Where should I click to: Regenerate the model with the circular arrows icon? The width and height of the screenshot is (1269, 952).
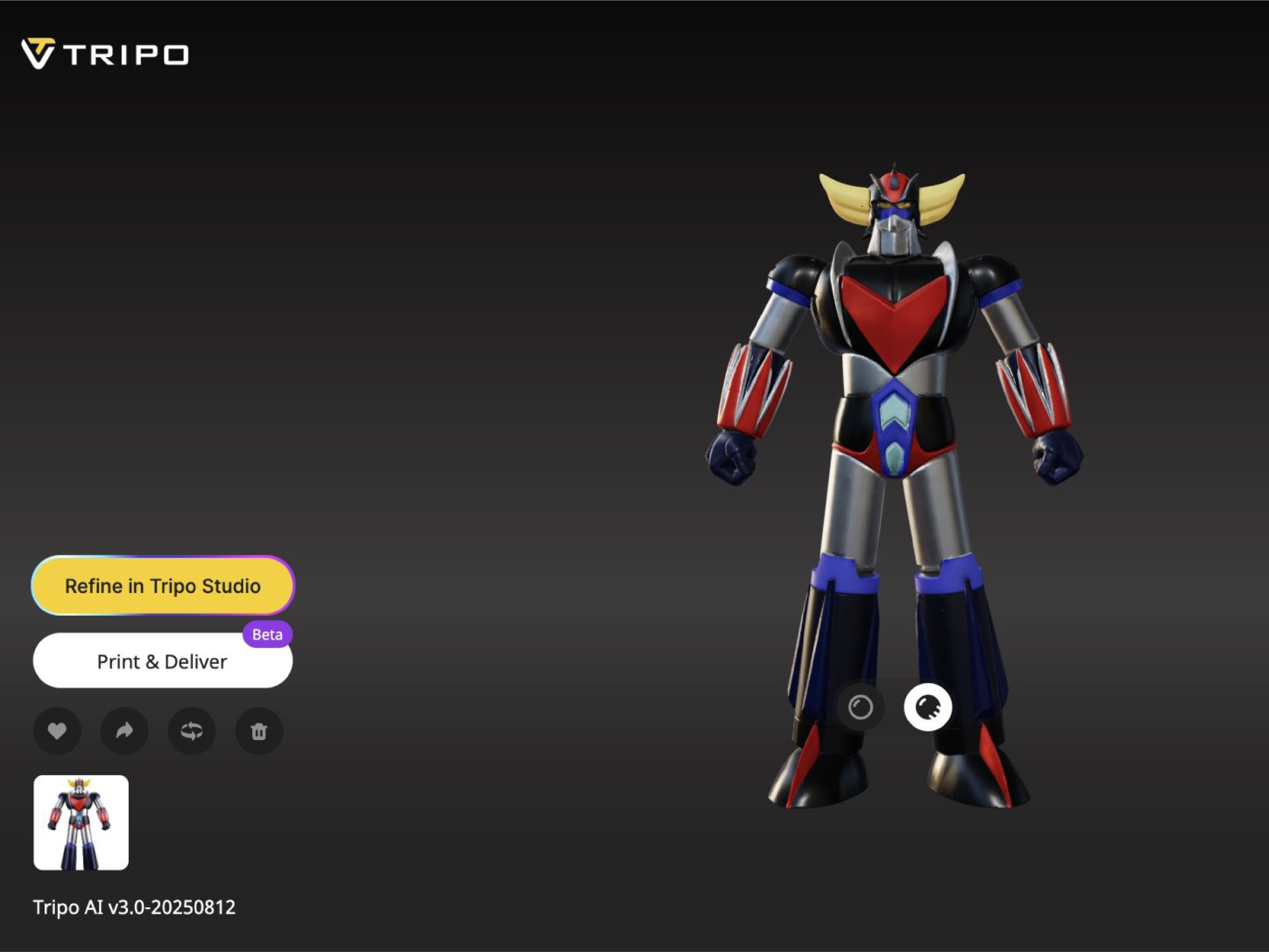click(192, 730)
